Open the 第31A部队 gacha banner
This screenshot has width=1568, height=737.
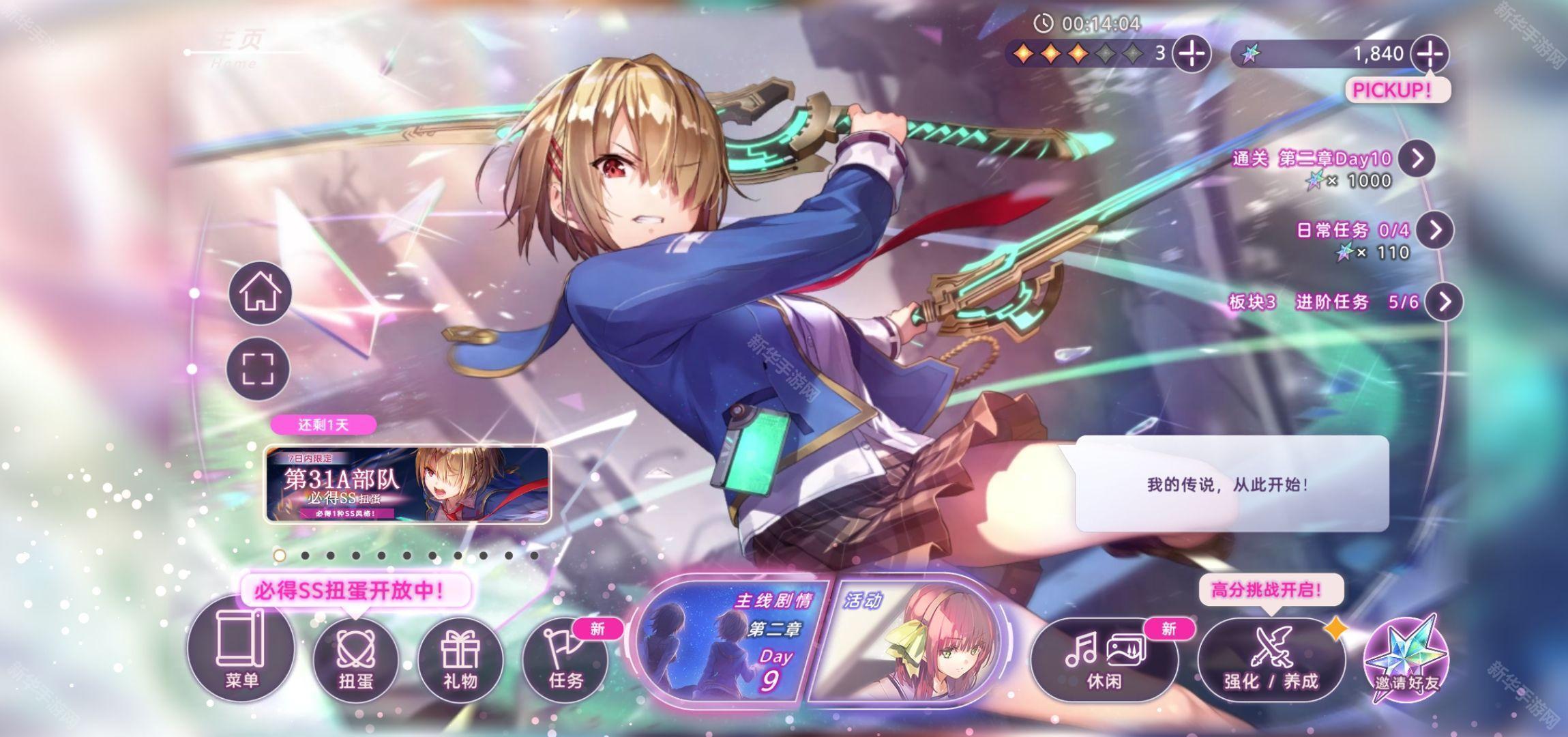coord(407,485)
